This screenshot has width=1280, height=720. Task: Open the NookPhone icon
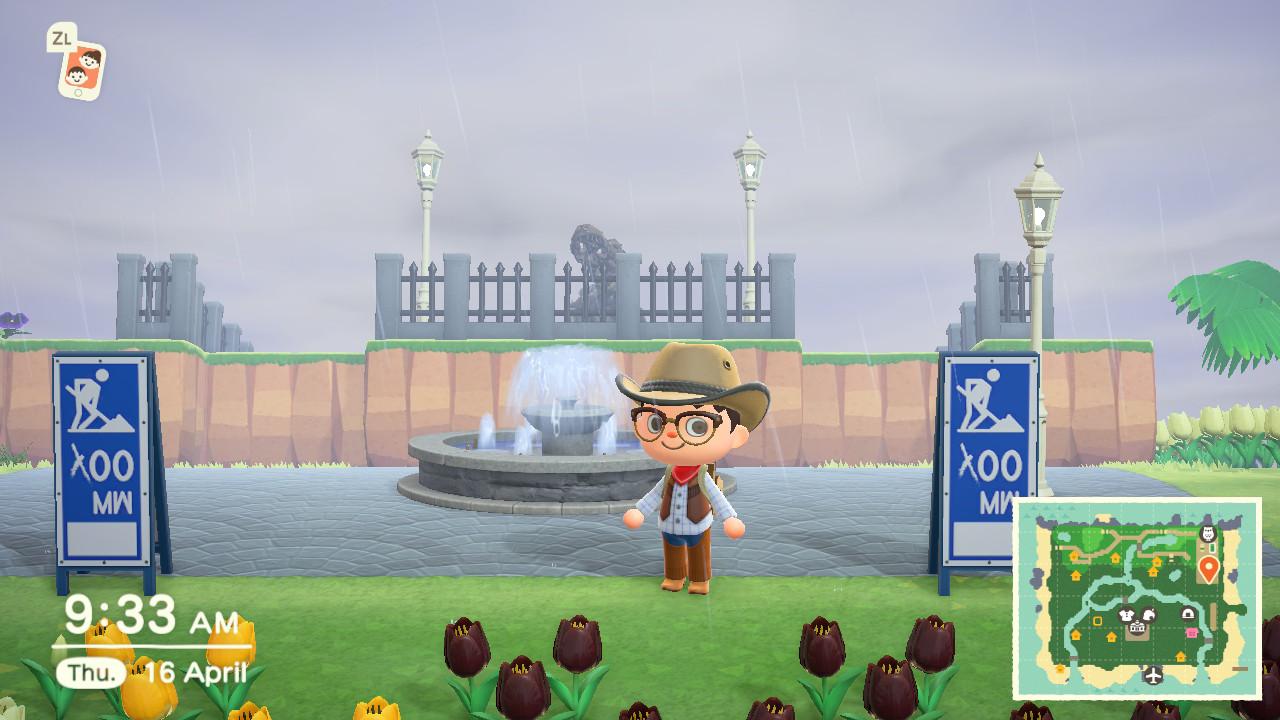81,69
